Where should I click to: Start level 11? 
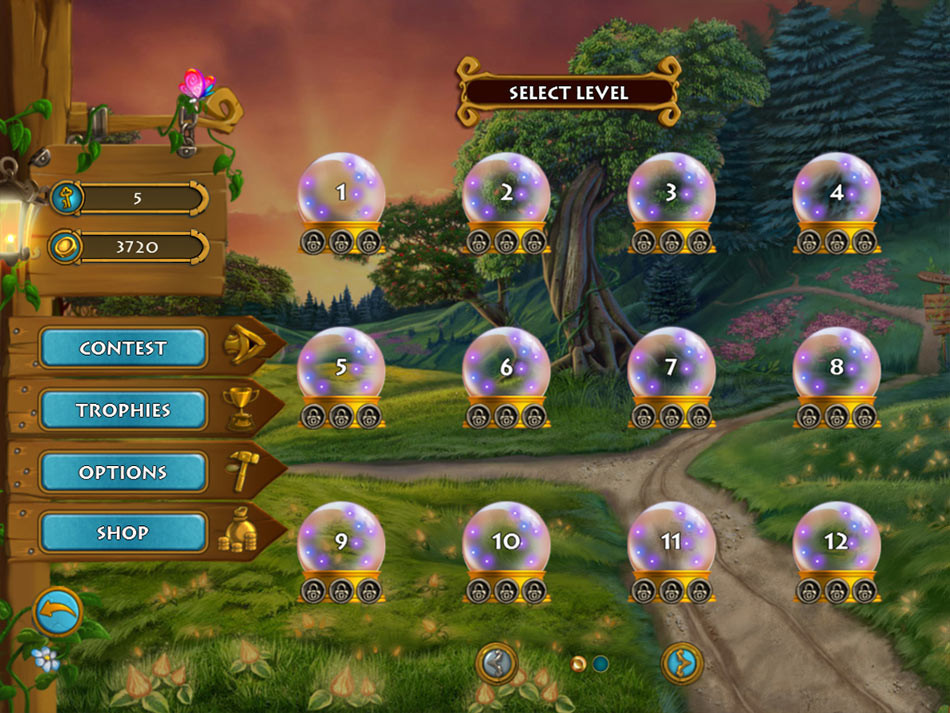point(671,542)
